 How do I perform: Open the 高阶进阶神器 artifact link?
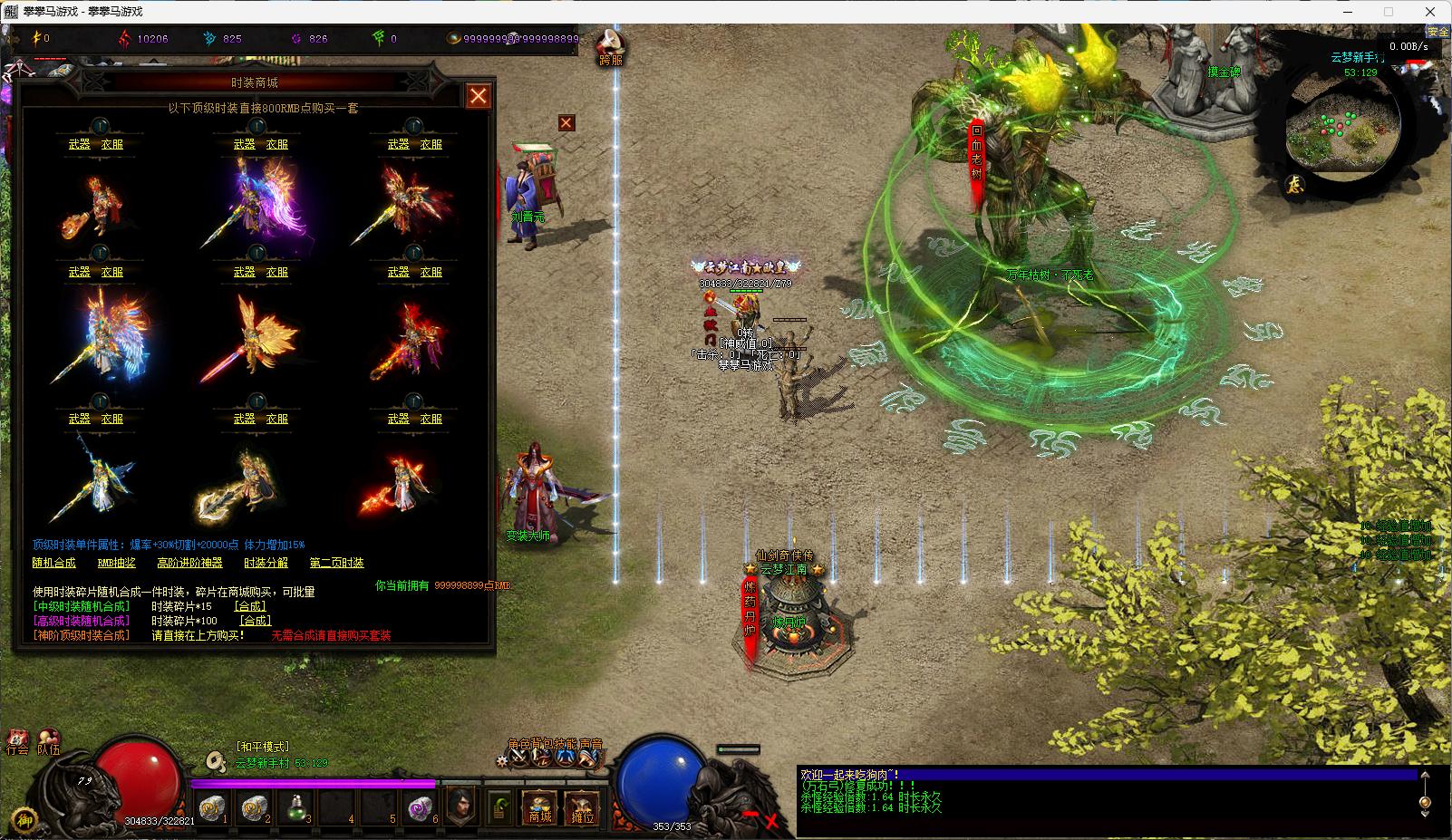189,563
